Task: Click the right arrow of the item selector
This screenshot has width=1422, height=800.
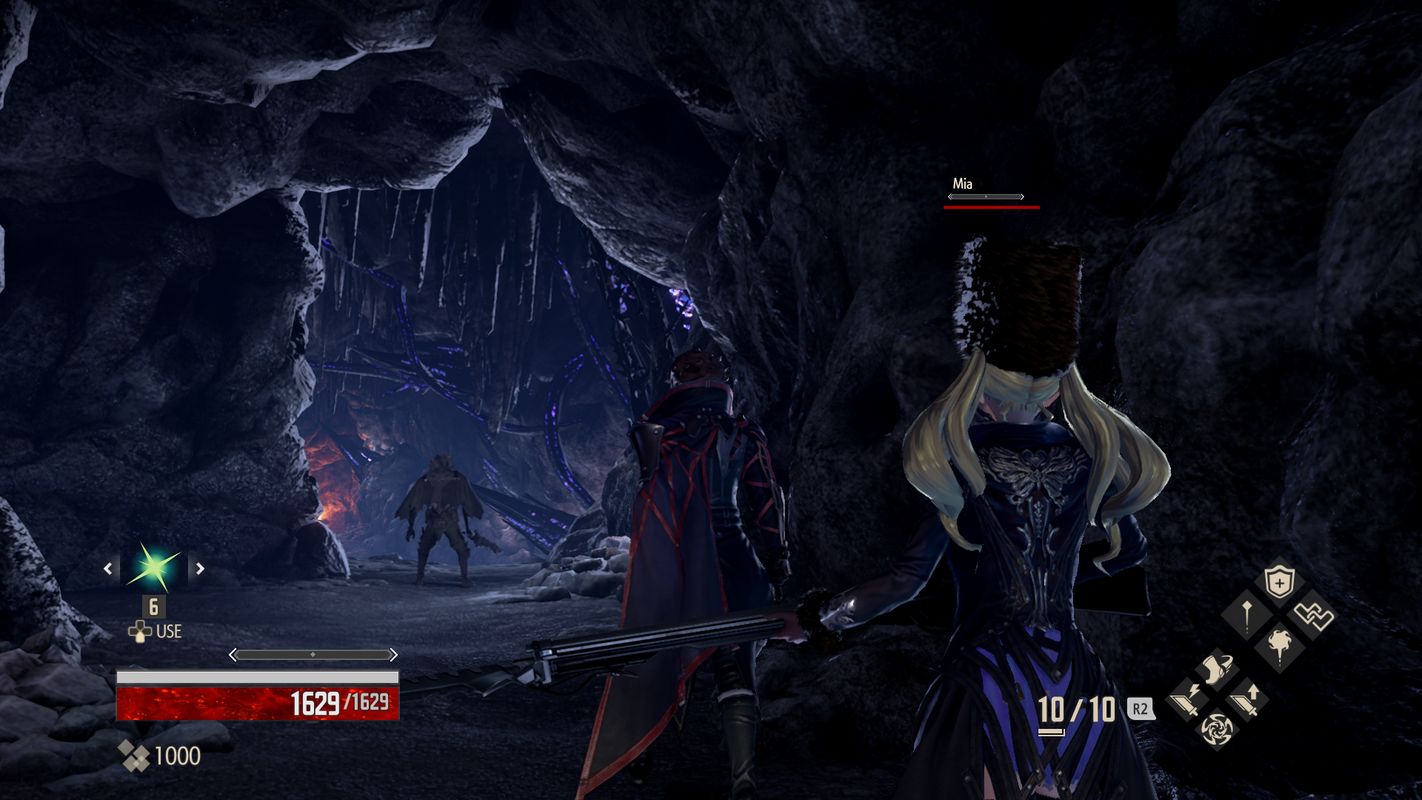Action: coord(199,567)
